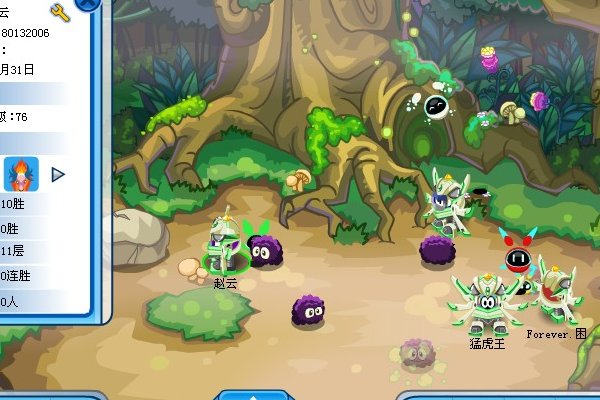Screen dimensions: 600x400
Task: Show the next pet with the arrow
Action: coord(58,174)
